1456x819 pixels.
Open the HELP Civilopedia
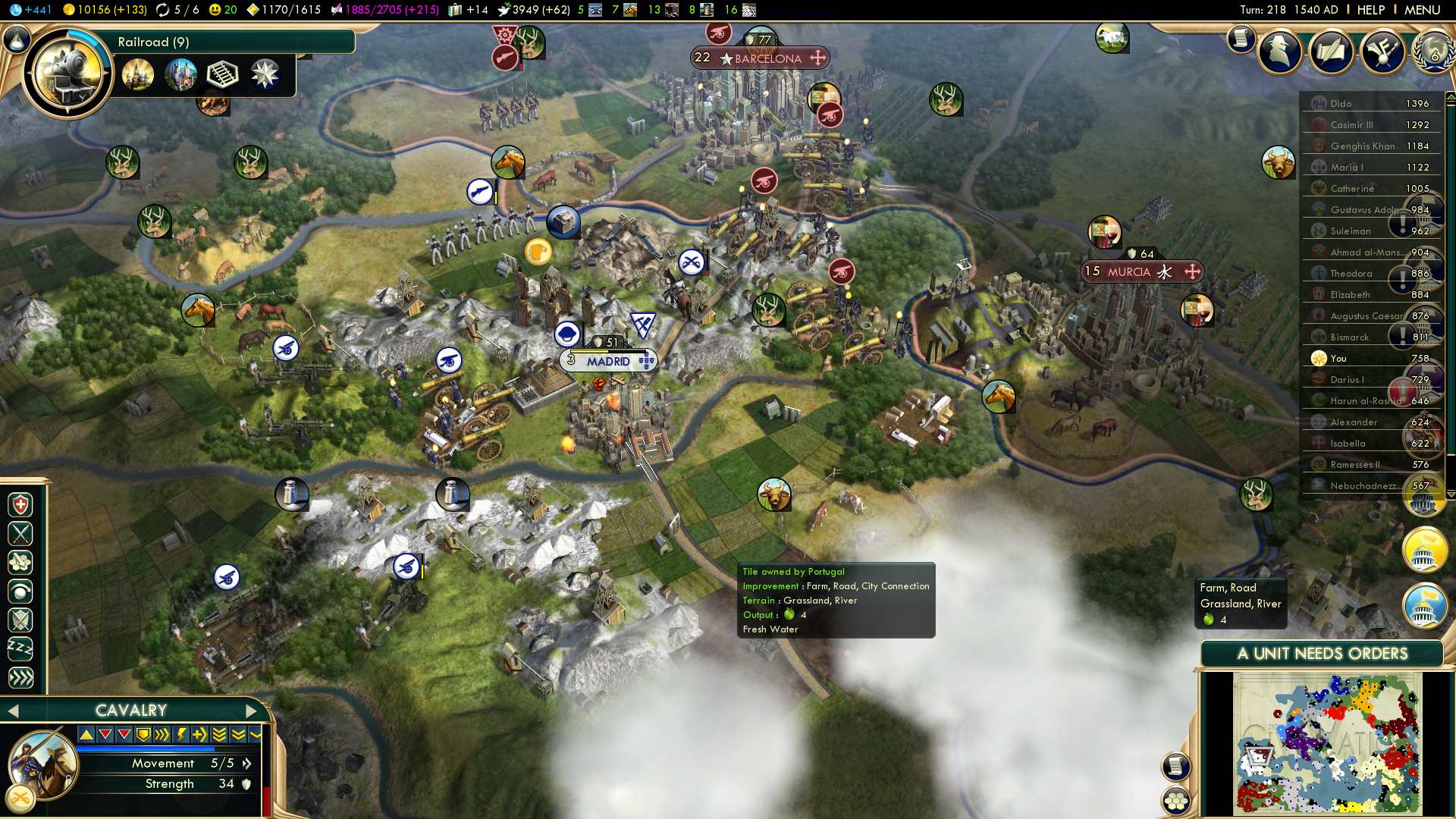pos(1370,10)
